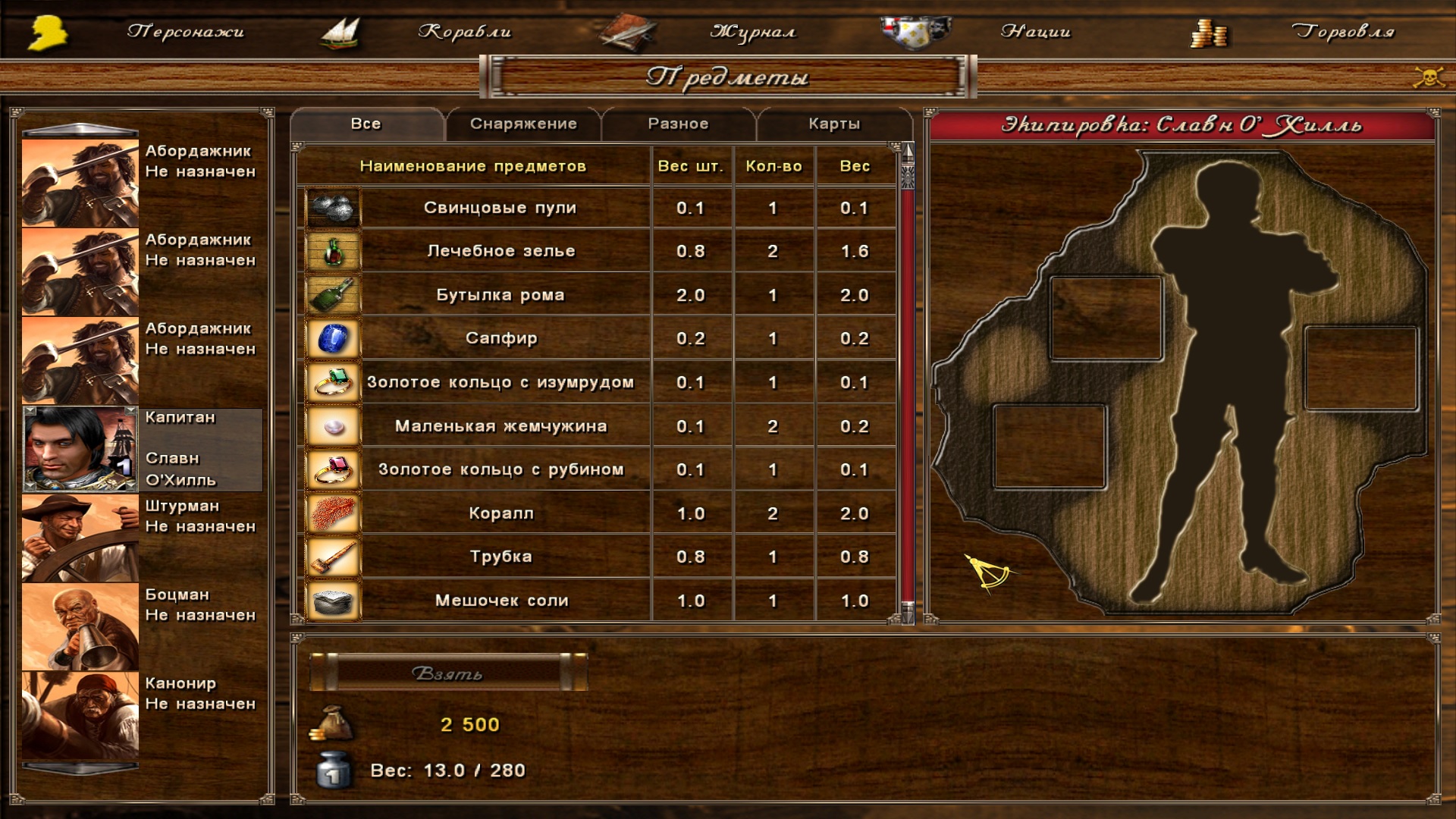Click the Взять button
The width and height of the screenshot is (1456, 819).
(447, 673)
